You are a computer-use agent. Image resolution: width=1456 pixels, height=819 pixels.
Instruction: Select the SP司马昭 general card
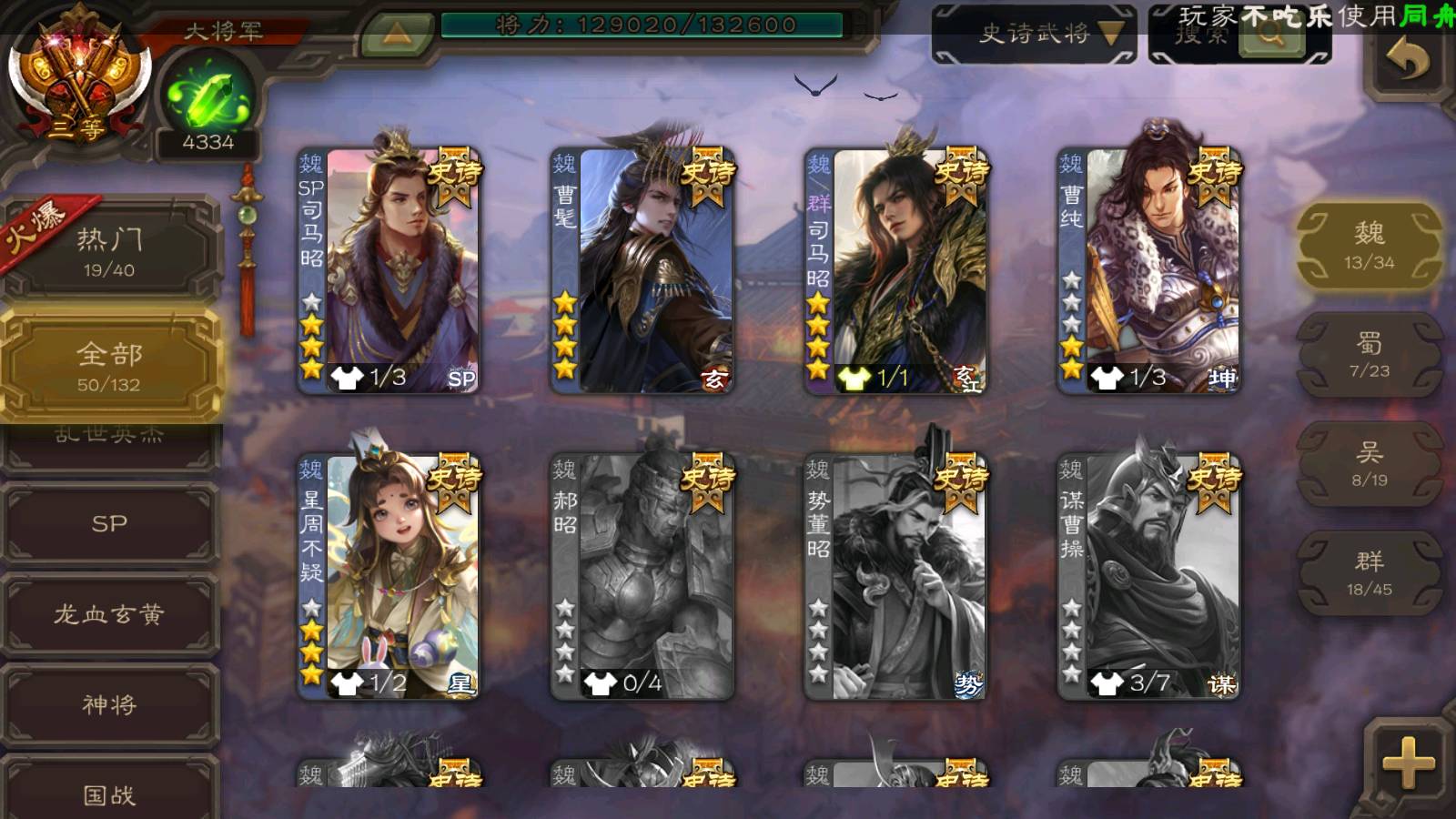pyautogui.click(x=389, y=271)
